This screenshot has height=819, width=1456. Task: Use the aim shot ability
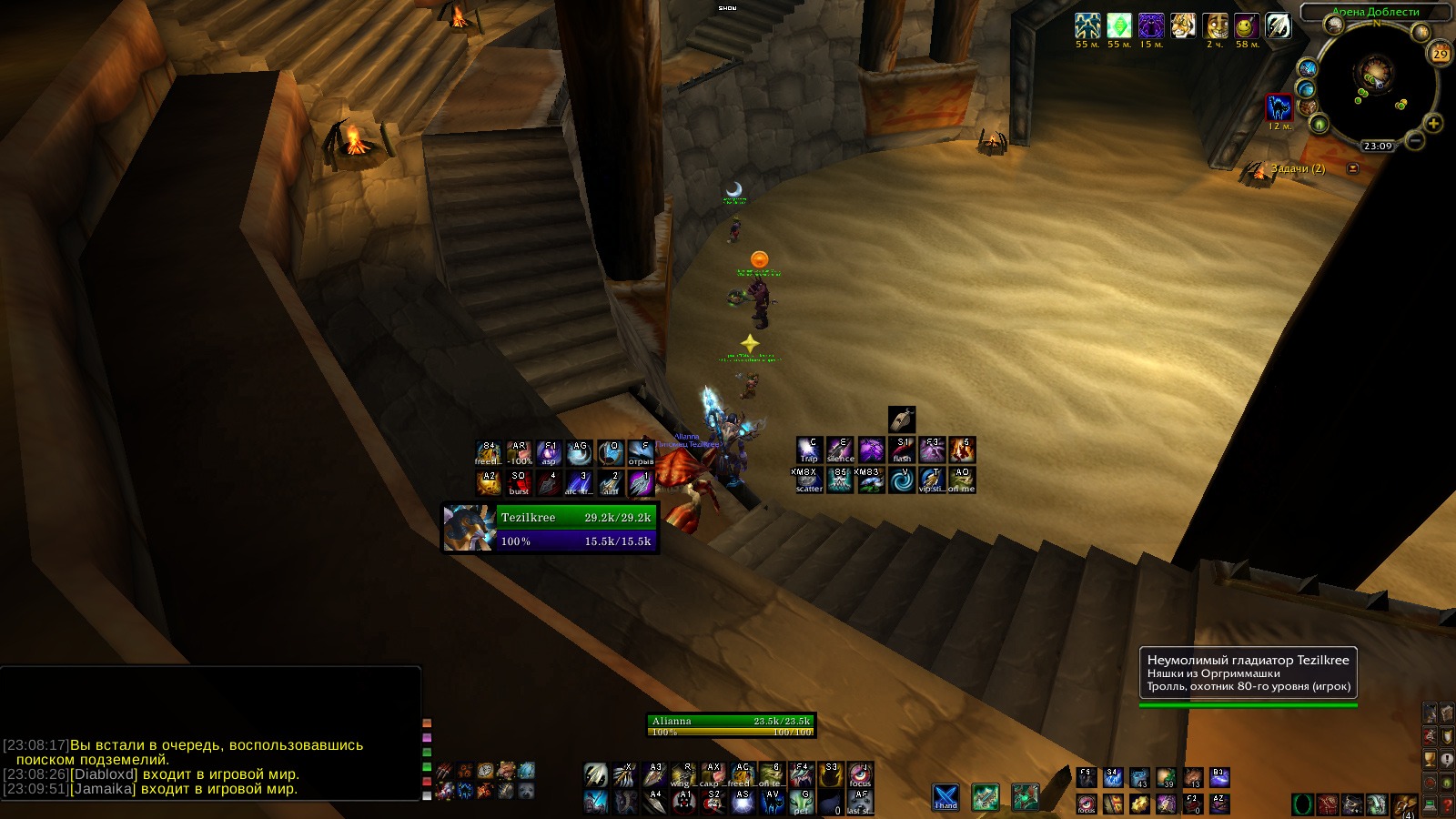(x=611, y=482)
